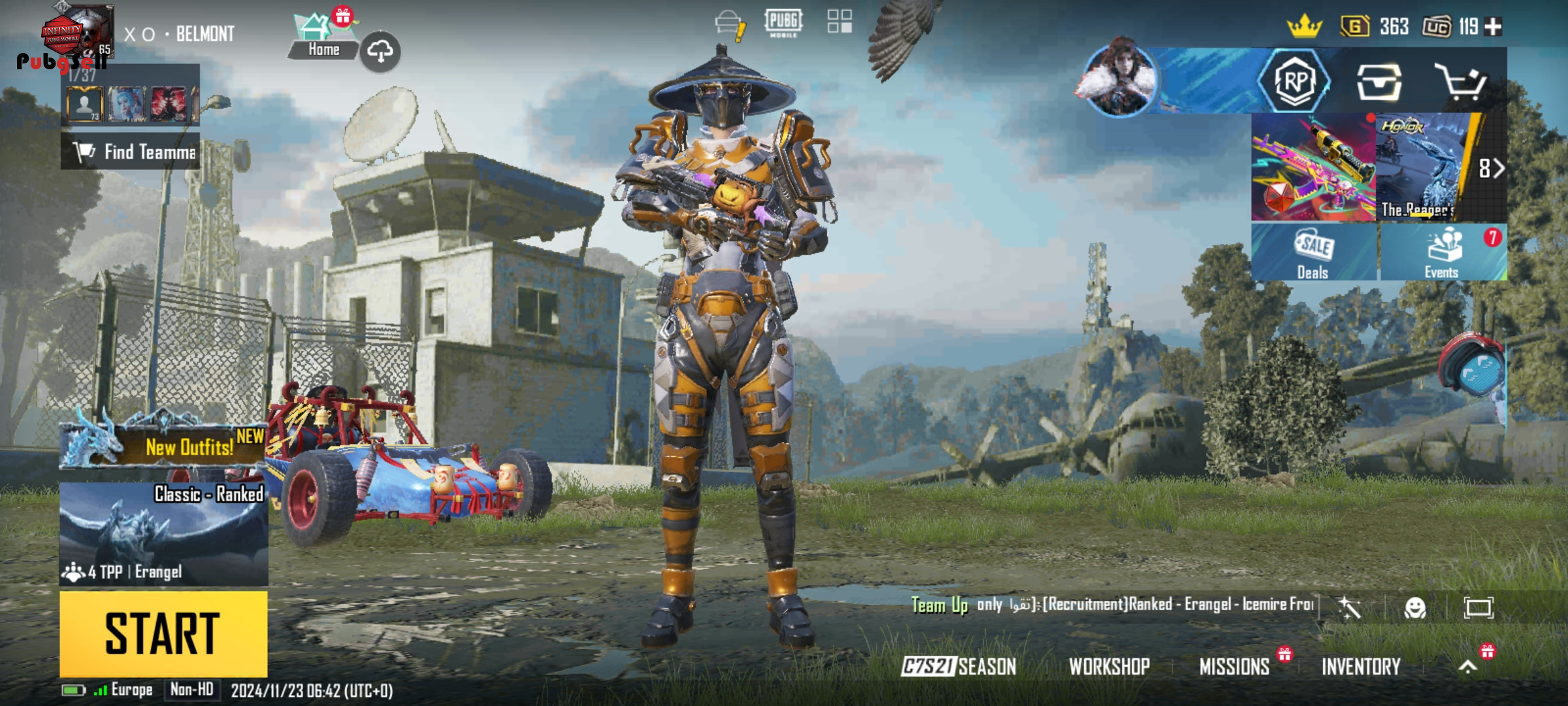Image resolution: width=1568 pixels, height=706 pixels.
Task: Click the Find Teammates button
Action: pos(131,152)
